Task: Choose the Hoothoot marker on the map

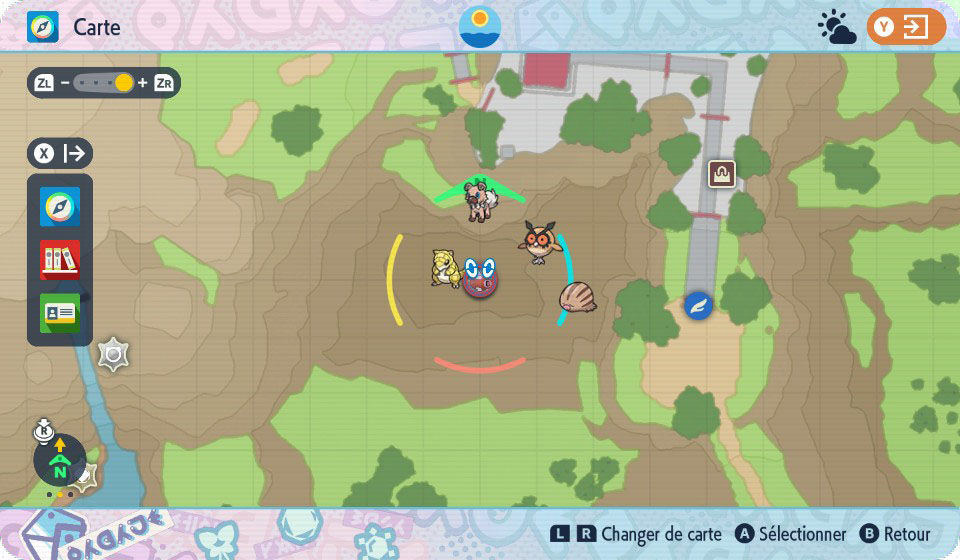Action: pos(541,241)
